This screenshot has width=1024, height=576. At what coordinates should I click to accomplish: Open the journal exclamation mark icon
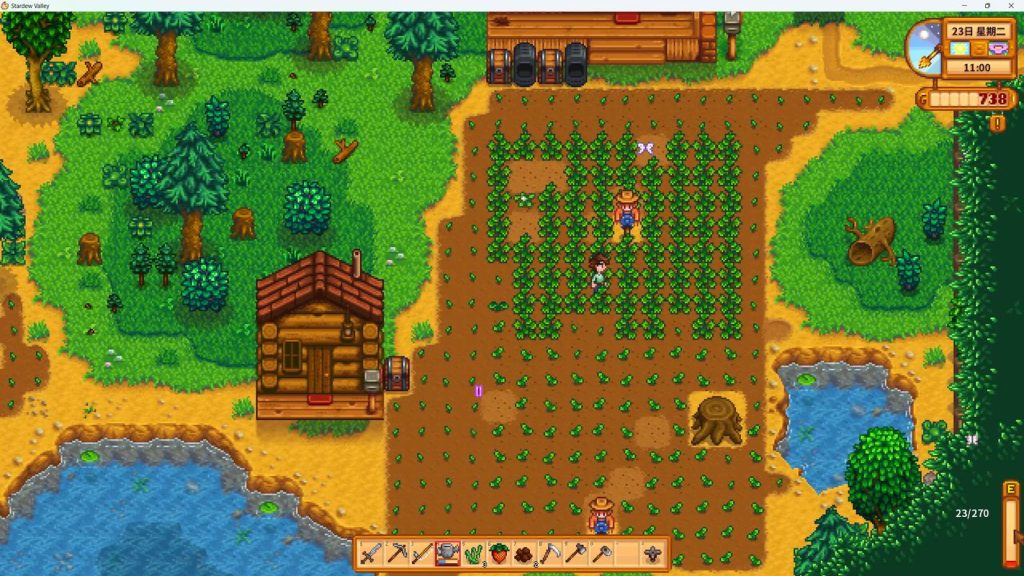[997, 123]
